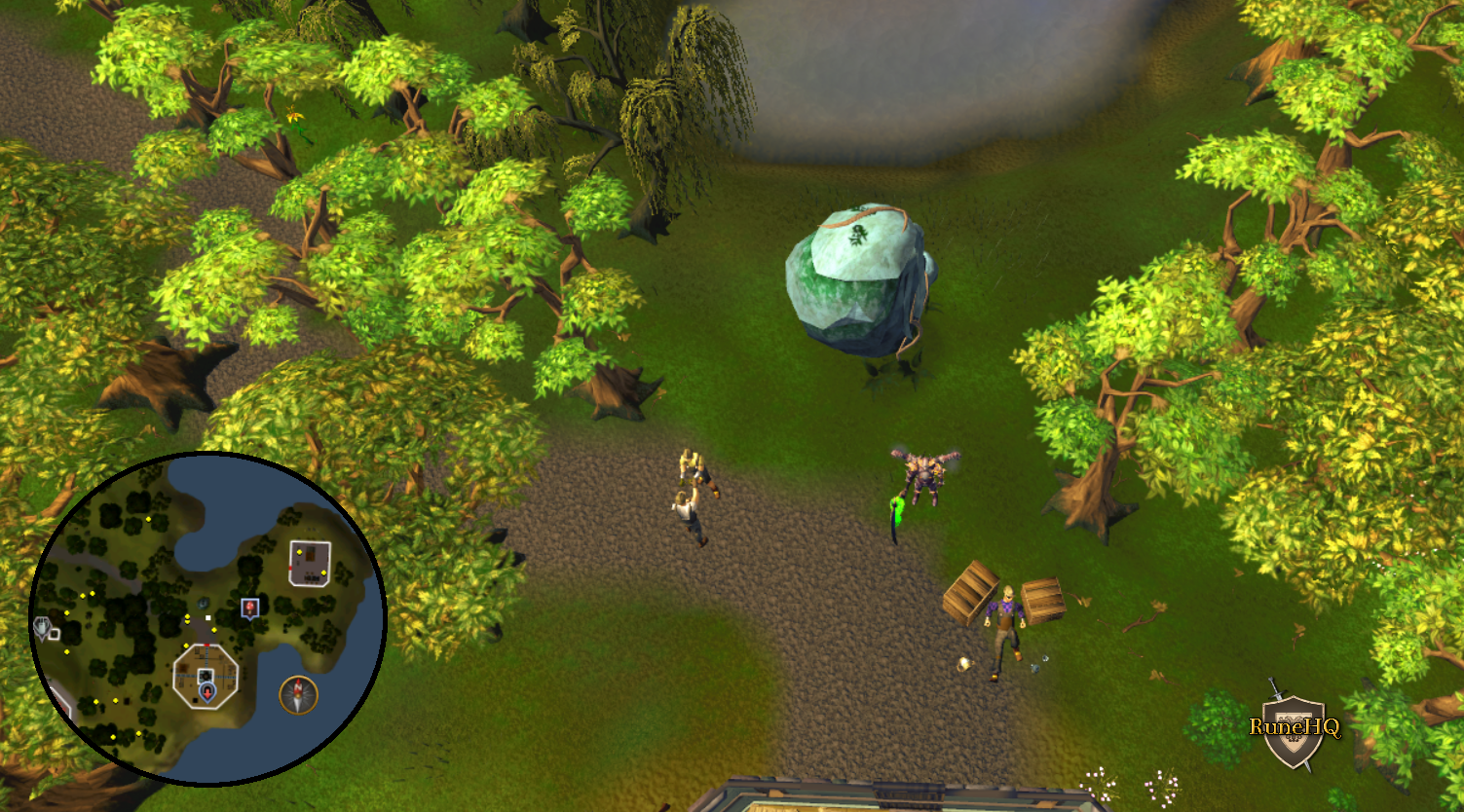
Task: Click the blue player location pin on the minimap
Action: 206,692
